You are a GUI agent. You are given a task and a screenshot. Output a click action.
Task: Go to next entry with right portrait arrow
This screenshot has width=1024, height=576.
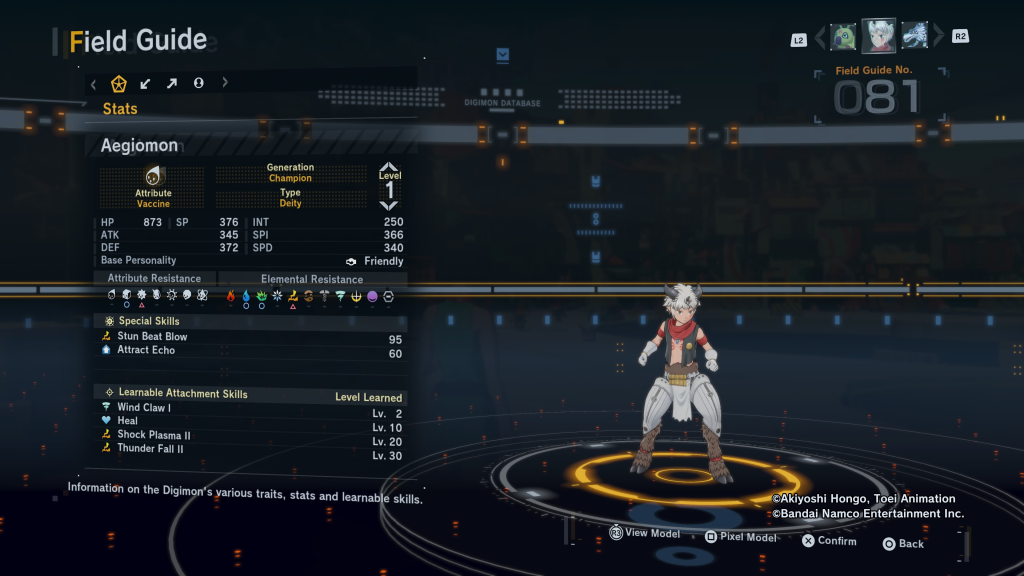(x=938, y=37)
